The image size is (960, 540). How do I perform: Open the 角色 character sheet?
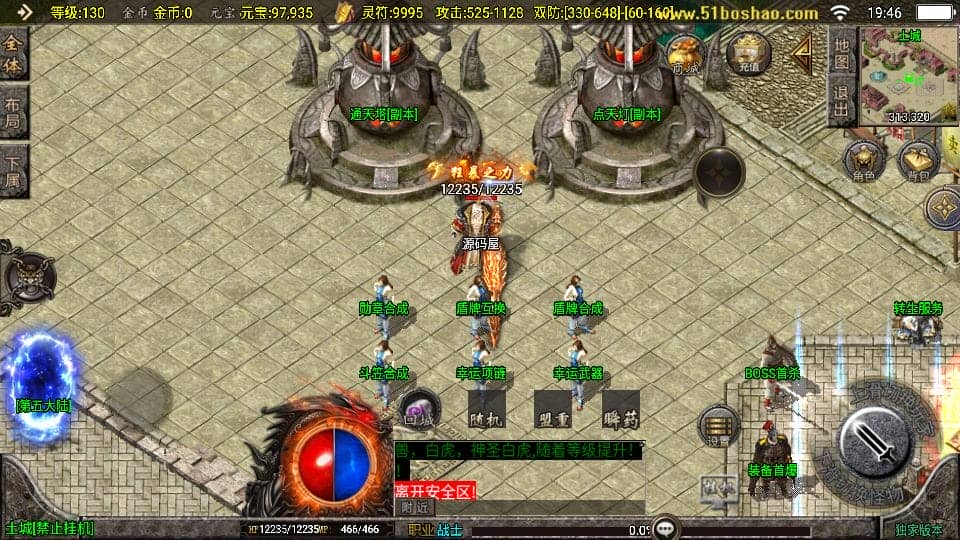point(863,162)
